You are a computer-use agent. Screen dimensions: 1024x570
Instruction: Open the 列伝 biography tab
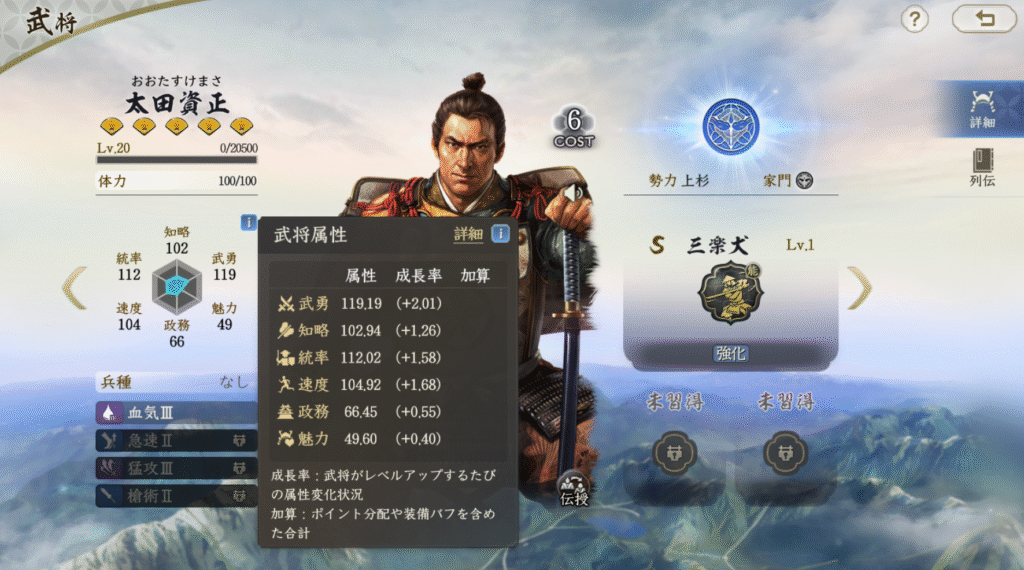pos(982,167)
